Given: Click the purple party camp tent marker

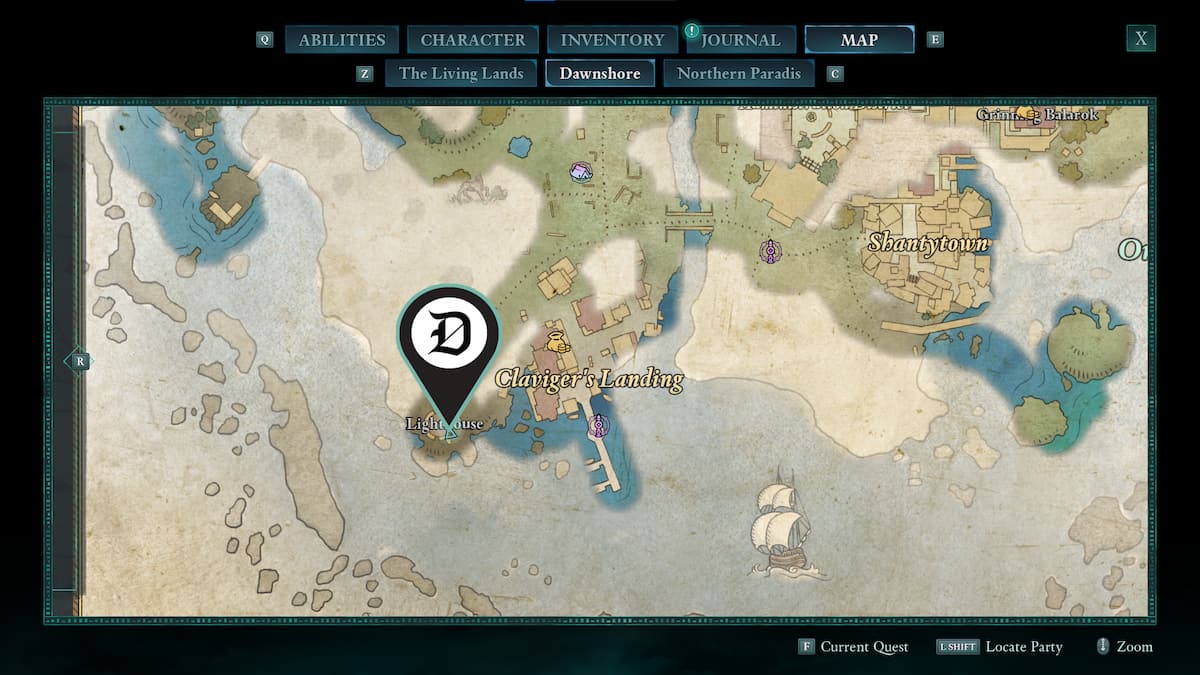Looking at the screenshot, I should [581, 172].
